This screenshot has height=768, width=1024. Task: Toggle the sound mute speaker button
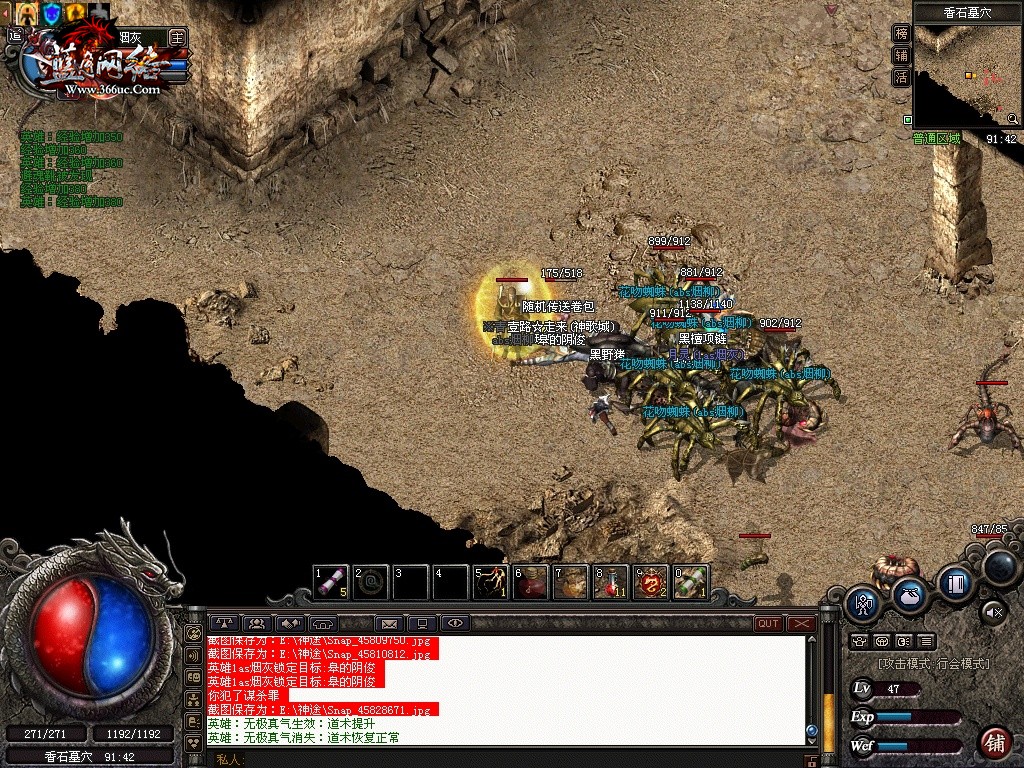993,611
